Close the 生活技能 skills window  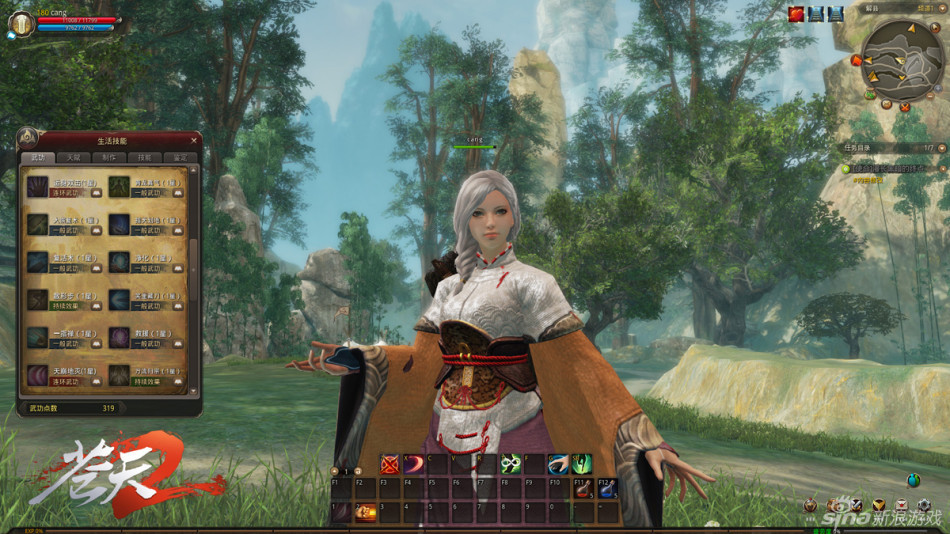tap(194, 140)
